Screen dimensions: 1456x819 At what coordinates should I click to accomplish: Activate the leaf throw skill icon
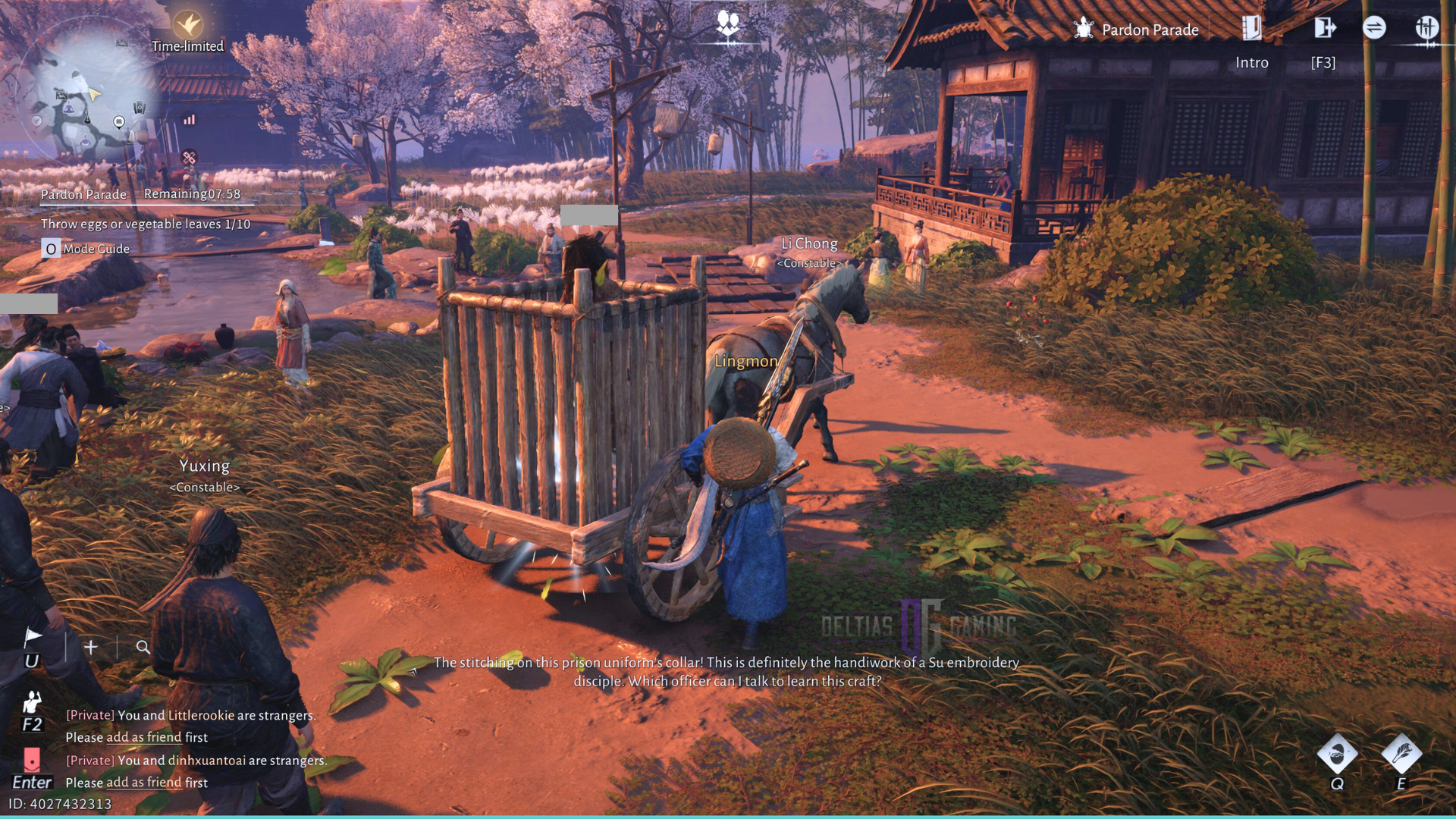point(1401,754)
